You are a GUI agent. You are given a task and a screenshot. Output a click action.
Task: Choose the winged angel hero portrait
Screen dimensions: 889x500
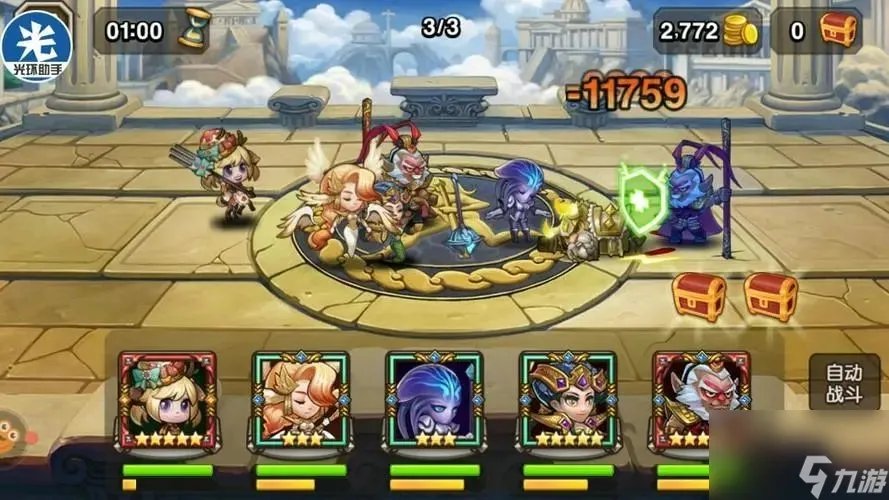click(300, 400)
